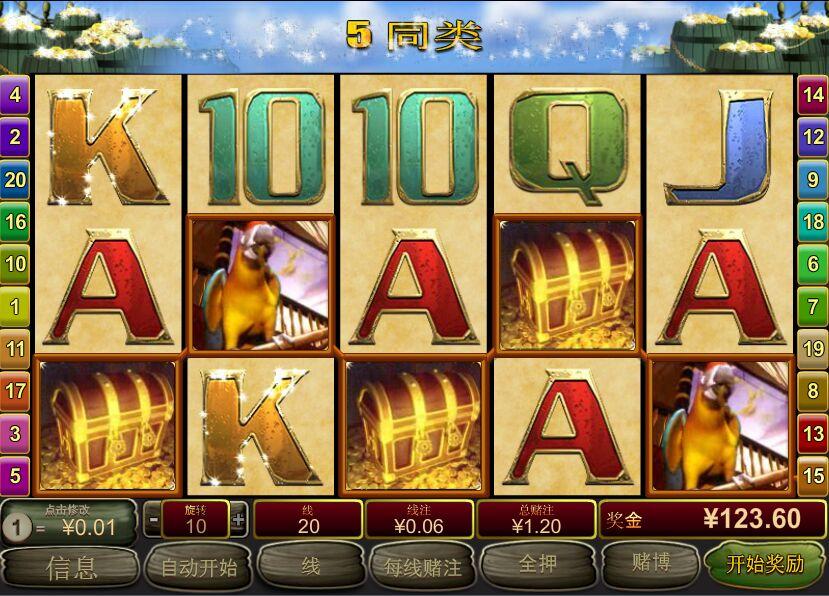Activate the green 开始奖励 button
Image resolution: width=829 pixels, height=596 pixels.
point(765,565)
